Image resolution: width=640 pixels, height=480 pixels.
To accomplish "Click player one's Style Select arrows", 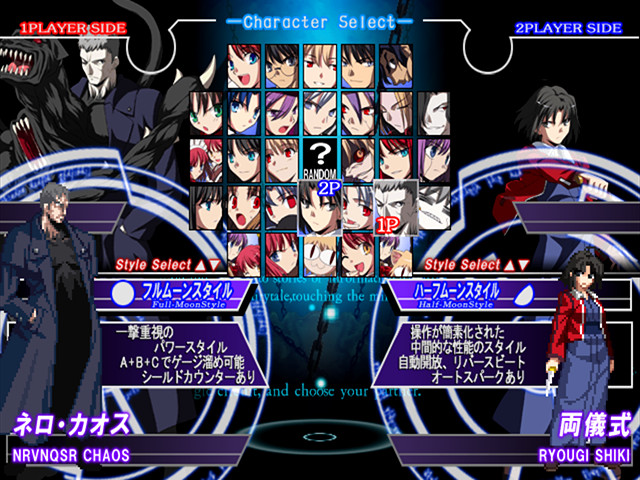I will (205, 265).
